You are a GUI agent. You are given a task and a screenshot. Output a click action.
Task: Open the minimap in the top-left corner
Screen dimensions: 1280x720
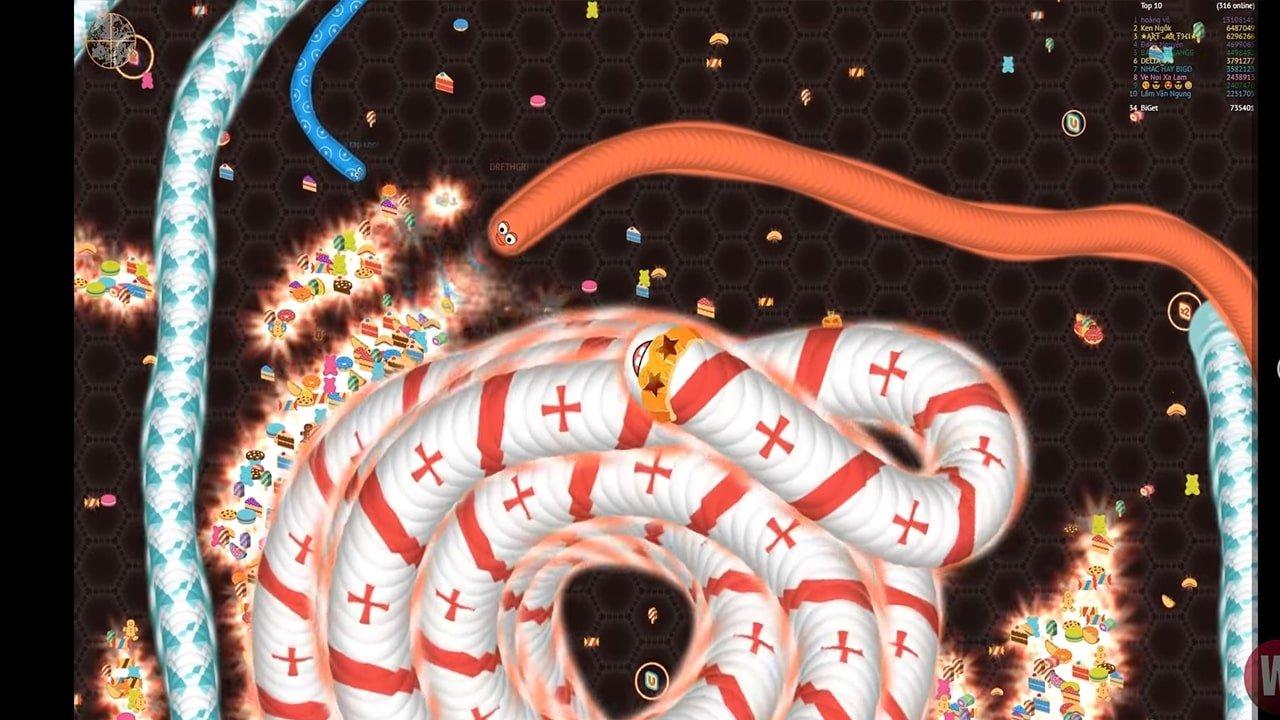[112, 42]
